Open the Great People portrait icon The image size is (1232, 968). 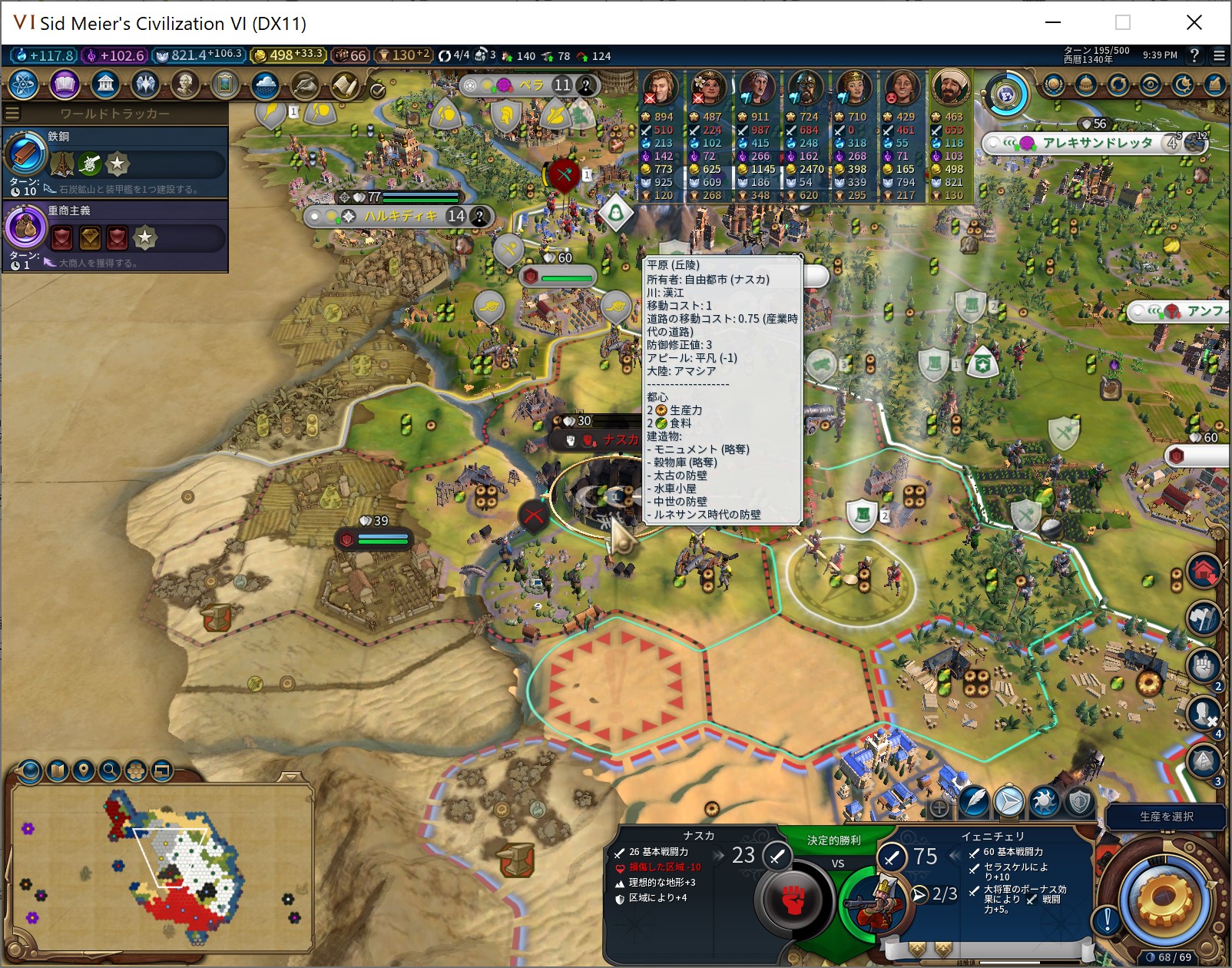click(x=185, y=85)
